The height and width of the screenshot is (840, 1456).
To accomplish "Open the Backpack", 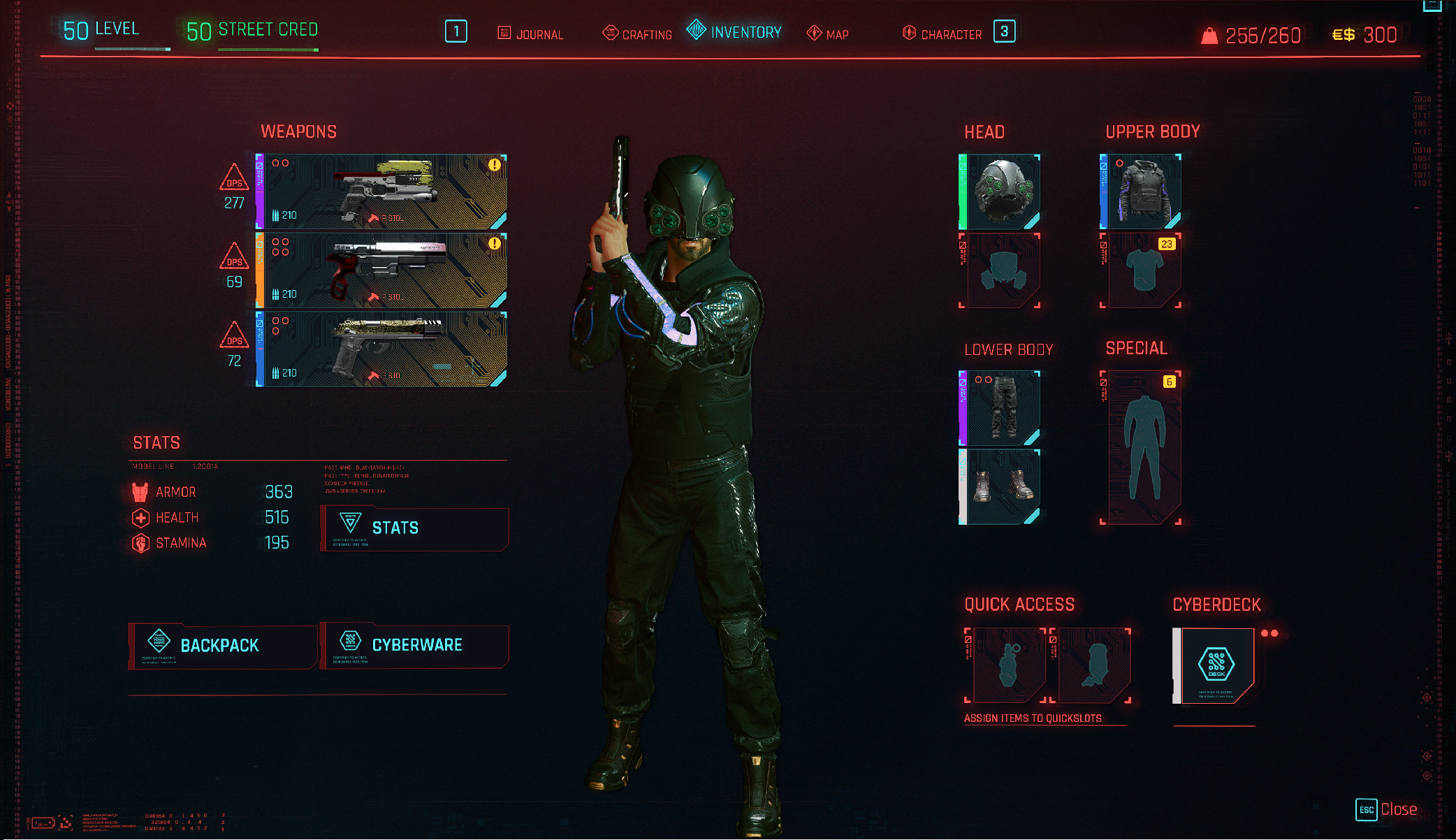I will click(x=222, y=646).
